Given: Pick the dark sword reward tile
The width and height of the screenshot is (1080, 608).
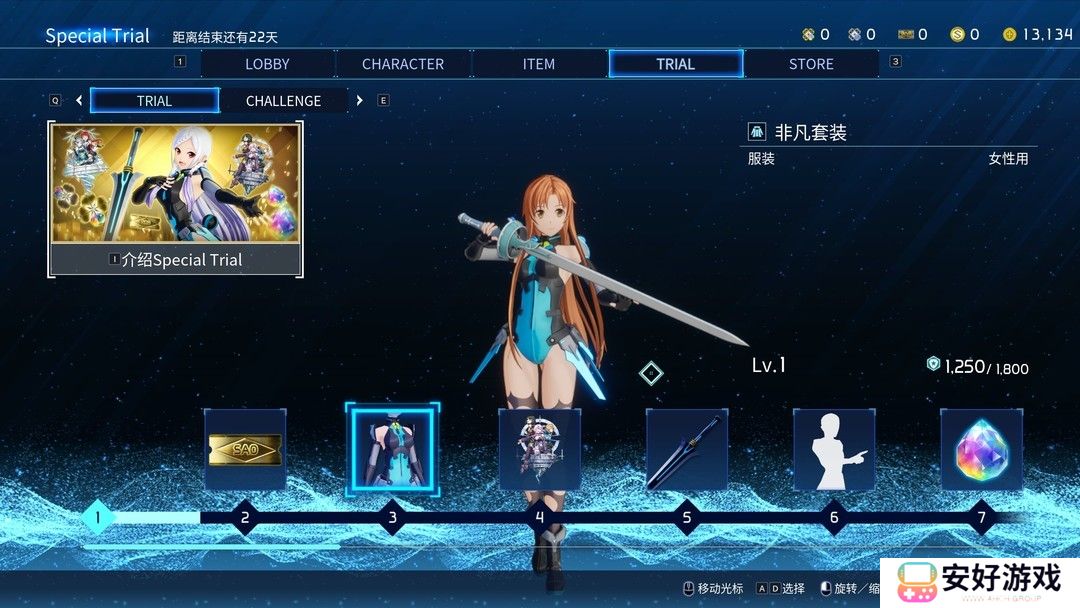Looking at the screenshot, I should pos(687,449).
